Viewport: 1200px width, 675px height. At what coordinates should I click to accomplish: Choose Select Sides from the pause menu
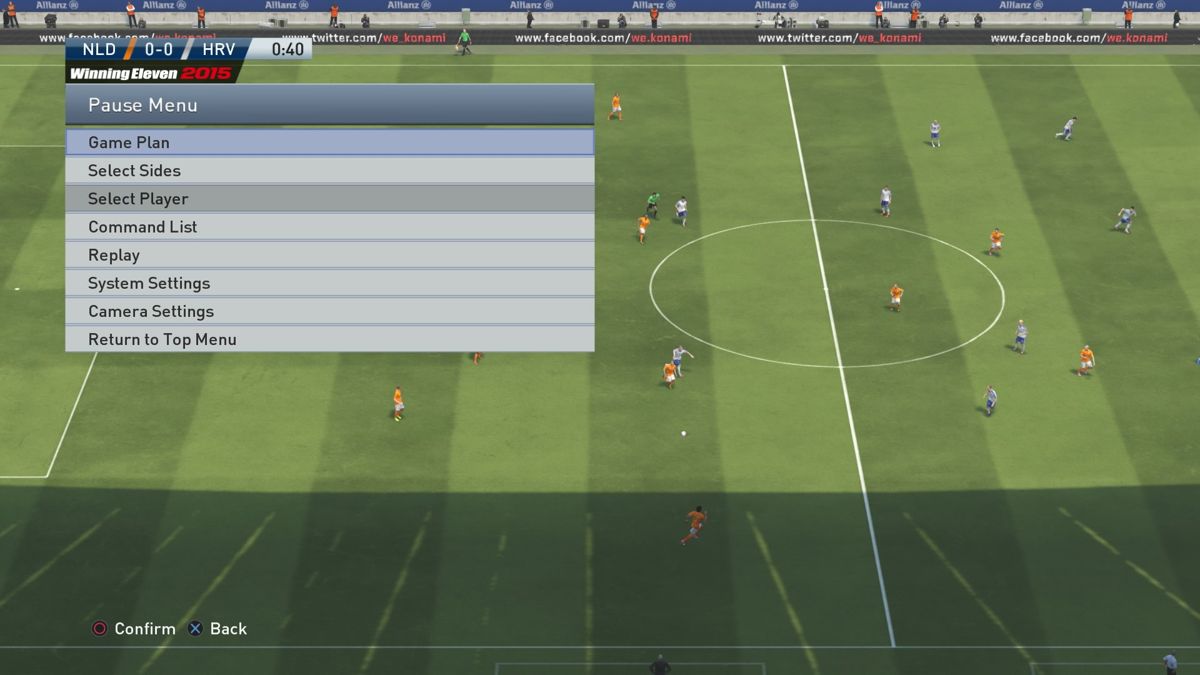(329, 171)
